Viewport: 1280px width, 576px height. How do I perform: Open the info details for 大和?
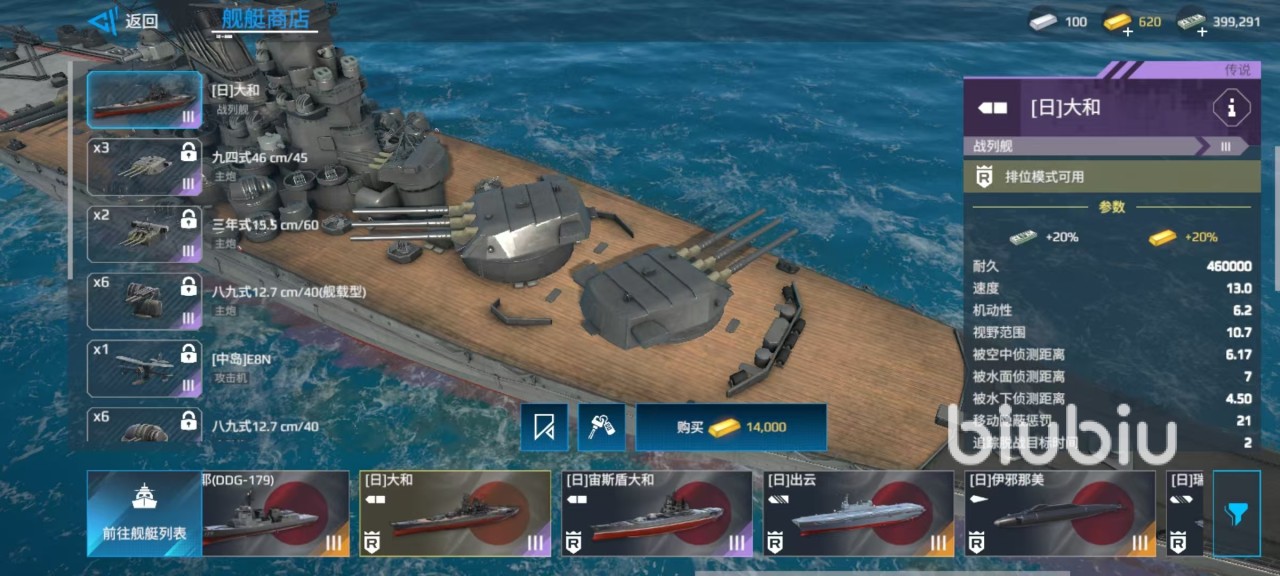1231,108
